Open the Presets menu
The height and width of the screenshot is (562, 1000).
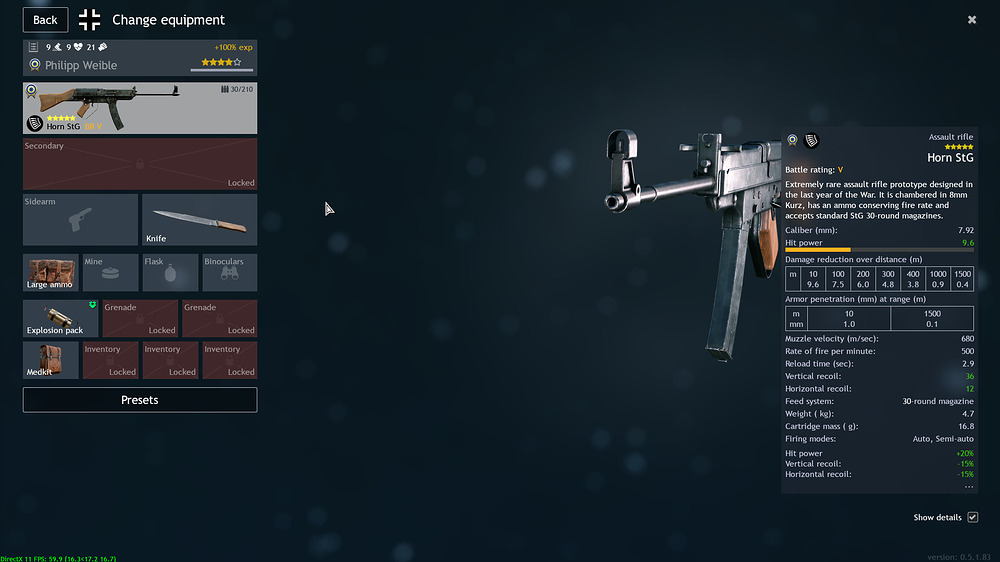(x=140, y=400)
